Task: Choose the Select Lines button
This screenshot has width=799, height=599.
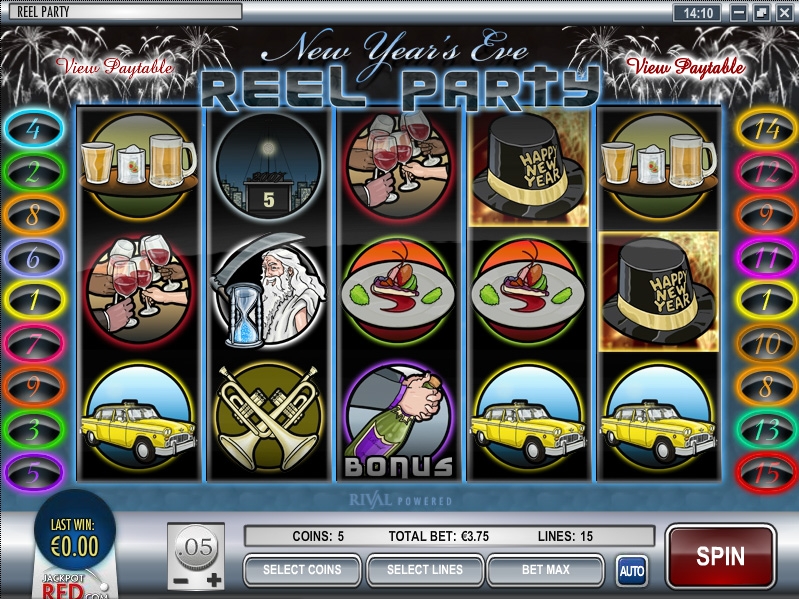Action: (x=425, y=570)
